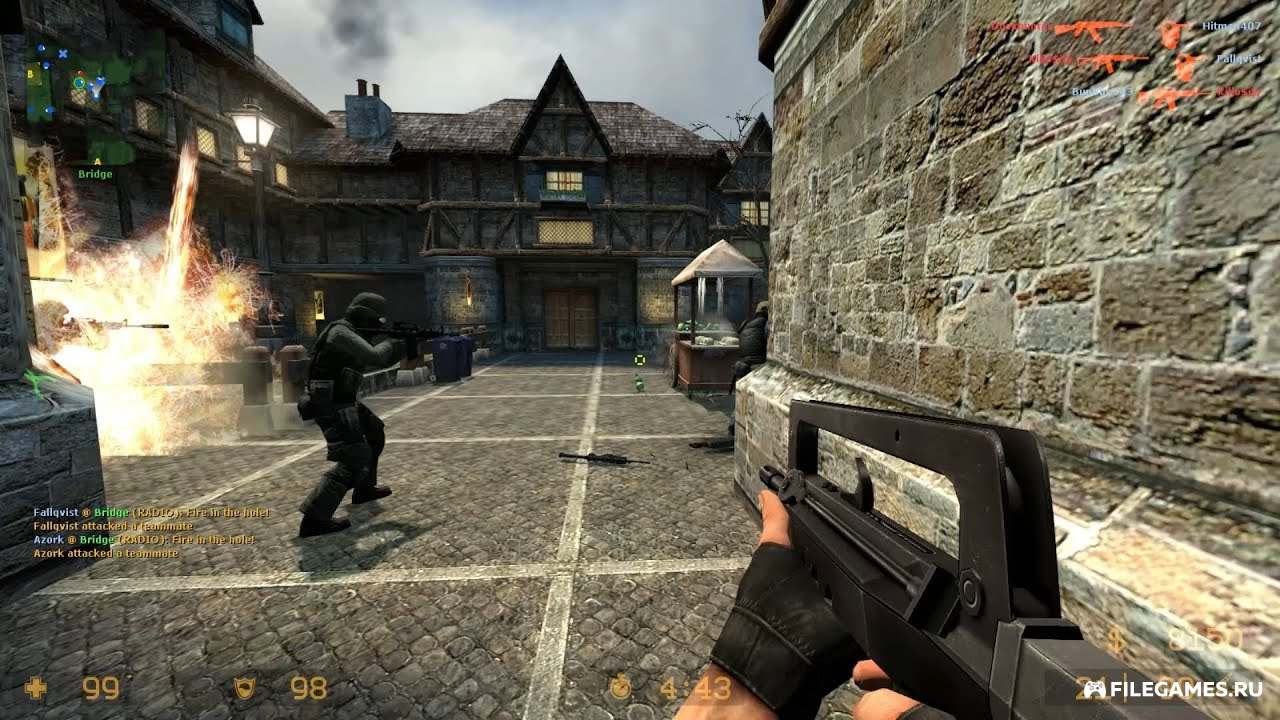Click the chat line "Fallqvist attacked a teammate"
The height and width of the screenshot is (720, 1280).
(x=99, y=526)
